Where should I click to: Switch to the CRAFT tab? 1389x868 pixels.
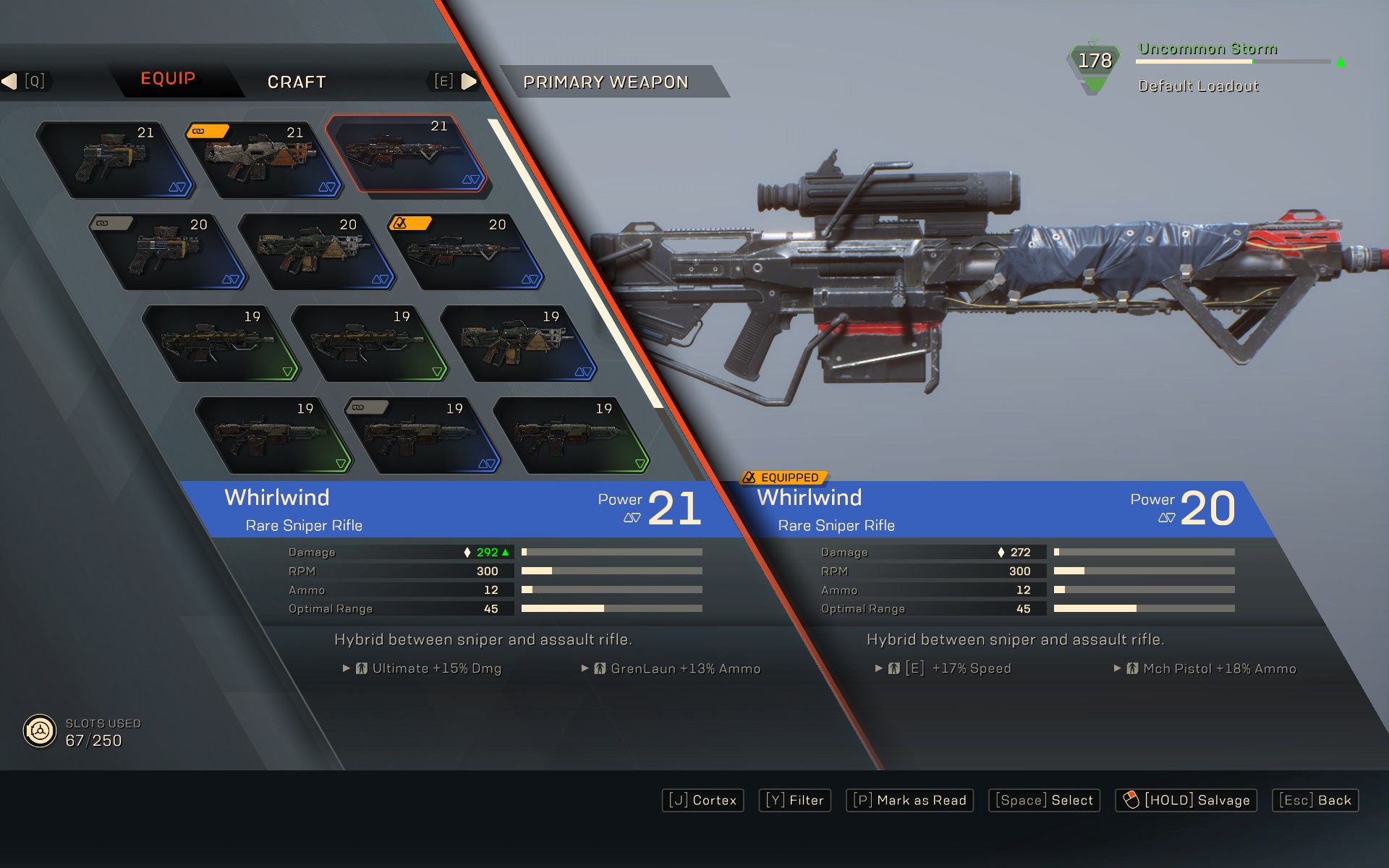pos(297,82)
